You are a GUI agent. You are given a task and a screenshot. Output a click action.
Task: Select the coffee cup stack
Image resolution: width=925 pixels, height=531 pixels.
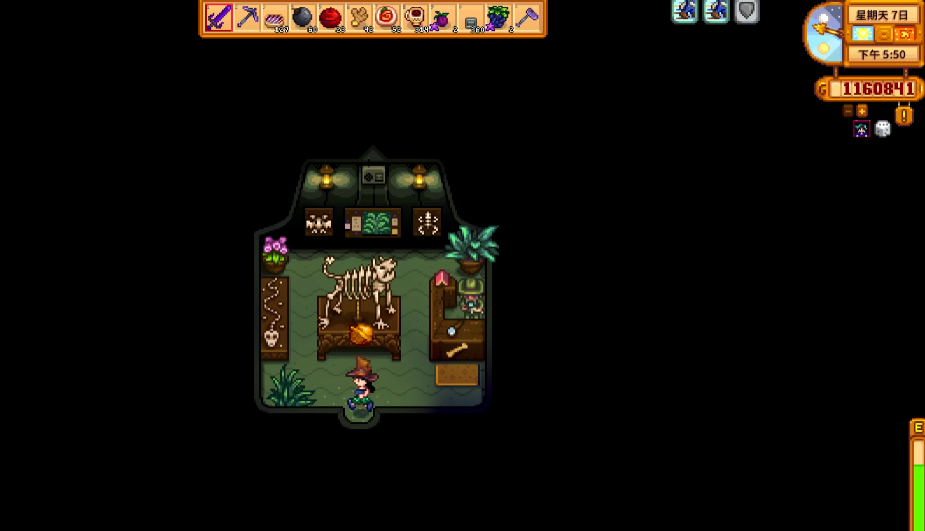(414, 18)
